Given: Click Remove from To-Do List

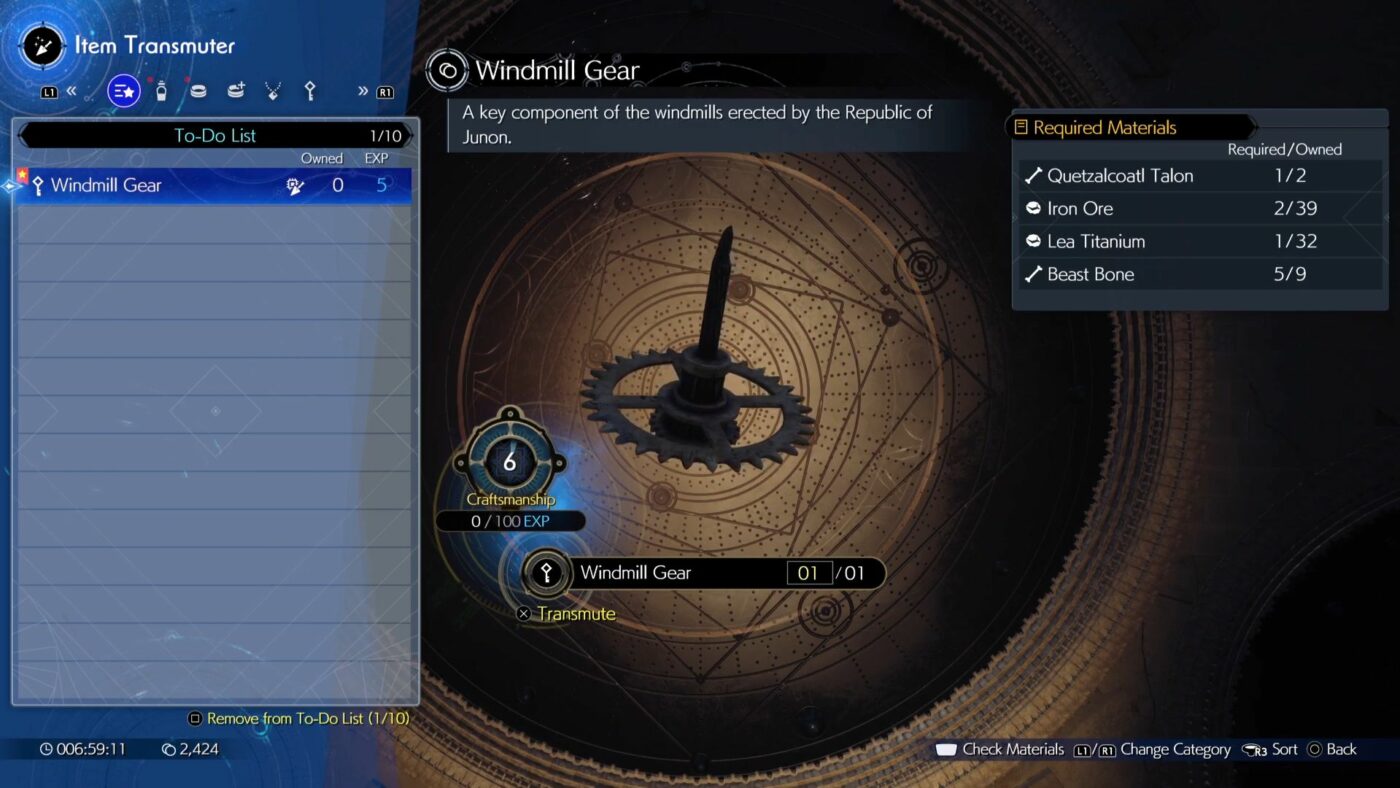Looking at the screenshot, I should [298, 718].
